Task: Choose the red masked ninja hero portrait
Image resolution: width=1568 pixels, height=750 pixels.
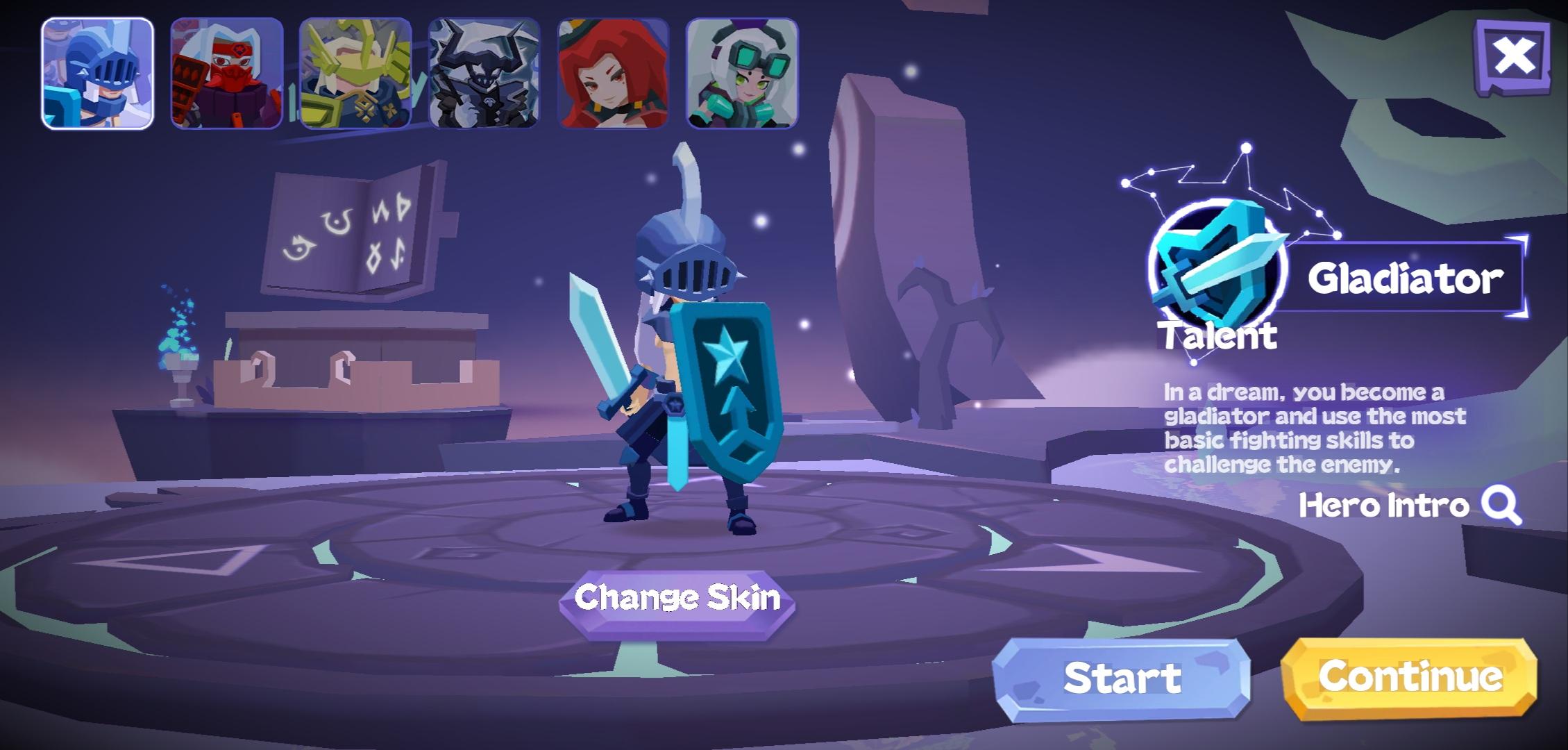Action: (226, 74)
